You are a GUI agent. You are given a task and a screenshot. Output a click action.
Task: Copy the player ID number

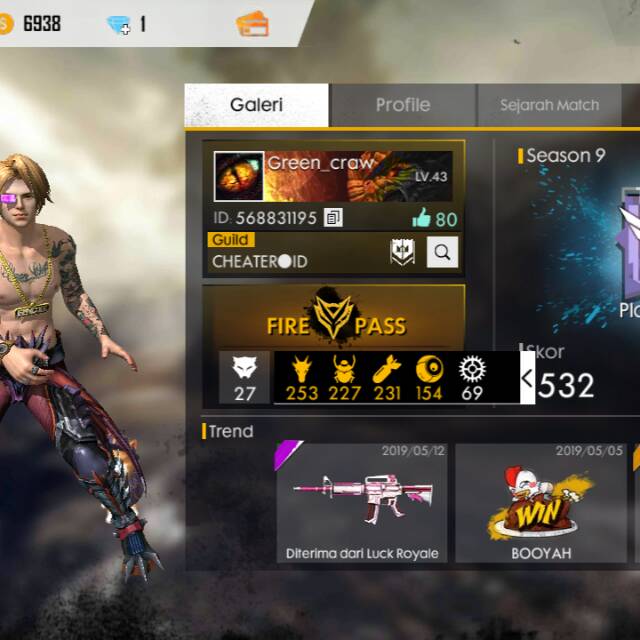pos(334,217)
